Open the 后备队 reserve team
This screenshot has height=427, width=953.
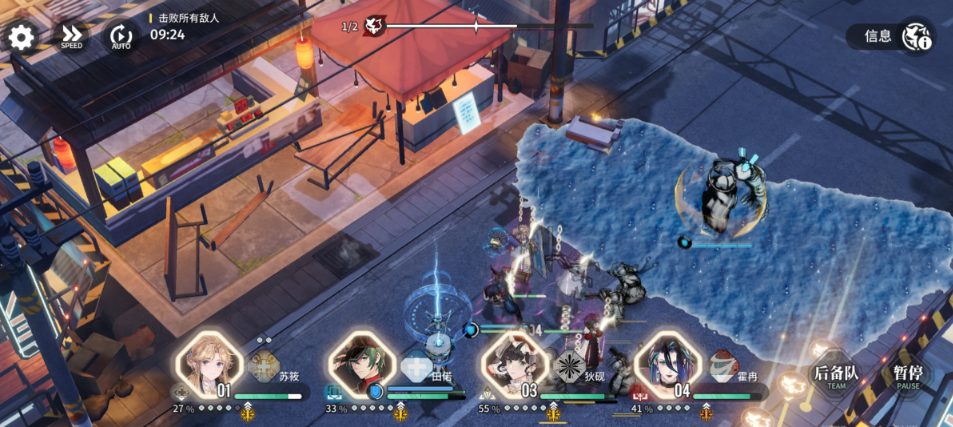(x=836, y=376)
